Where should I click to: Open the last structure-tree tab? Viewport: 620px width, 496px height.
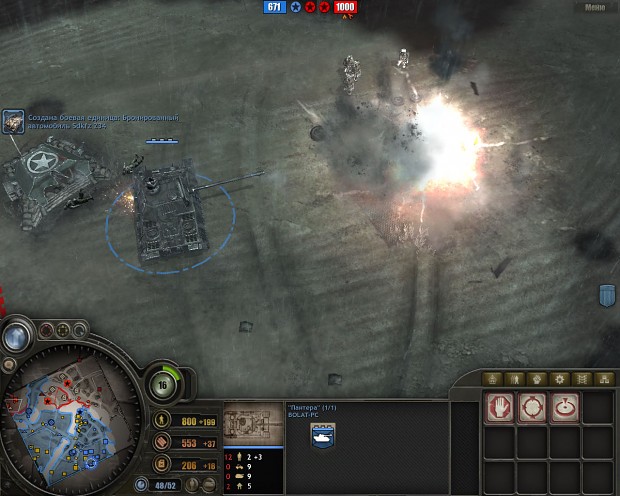[603, 379]
